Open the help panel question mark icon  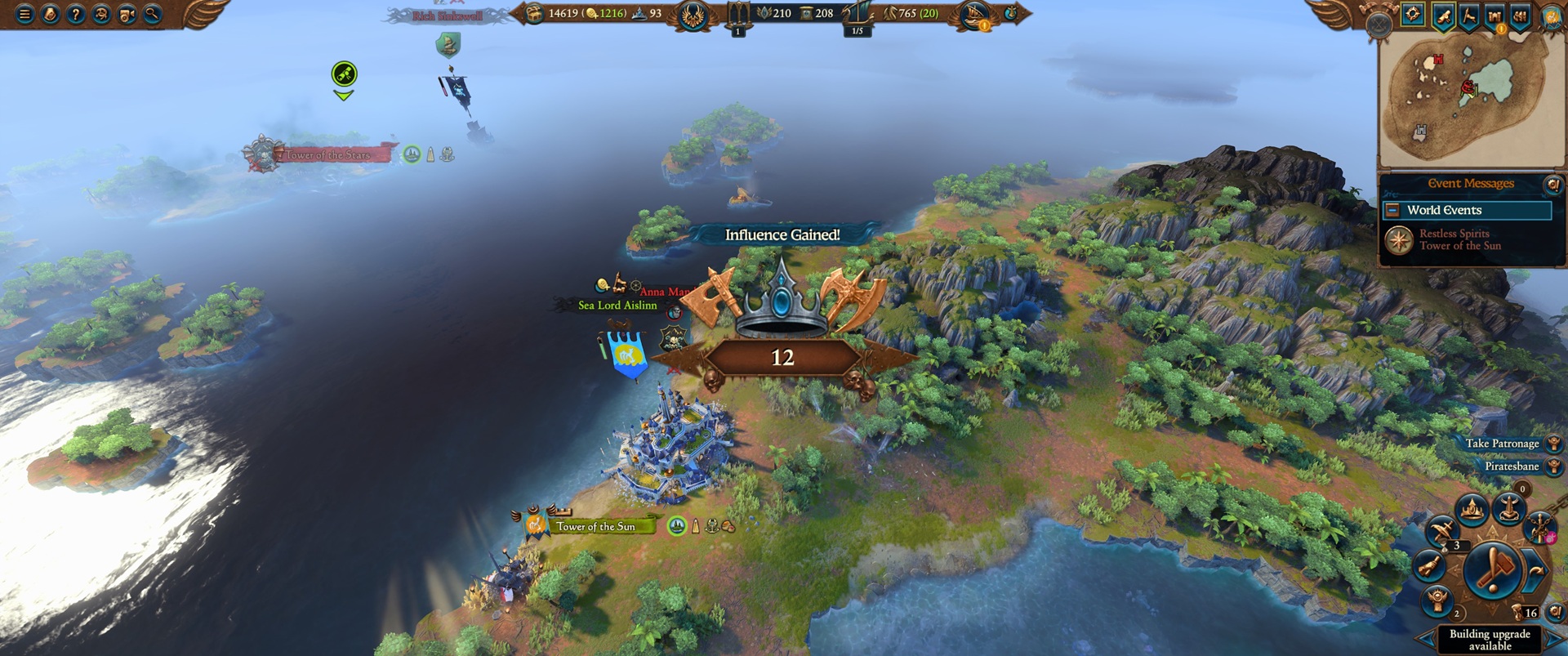[77, 14]
